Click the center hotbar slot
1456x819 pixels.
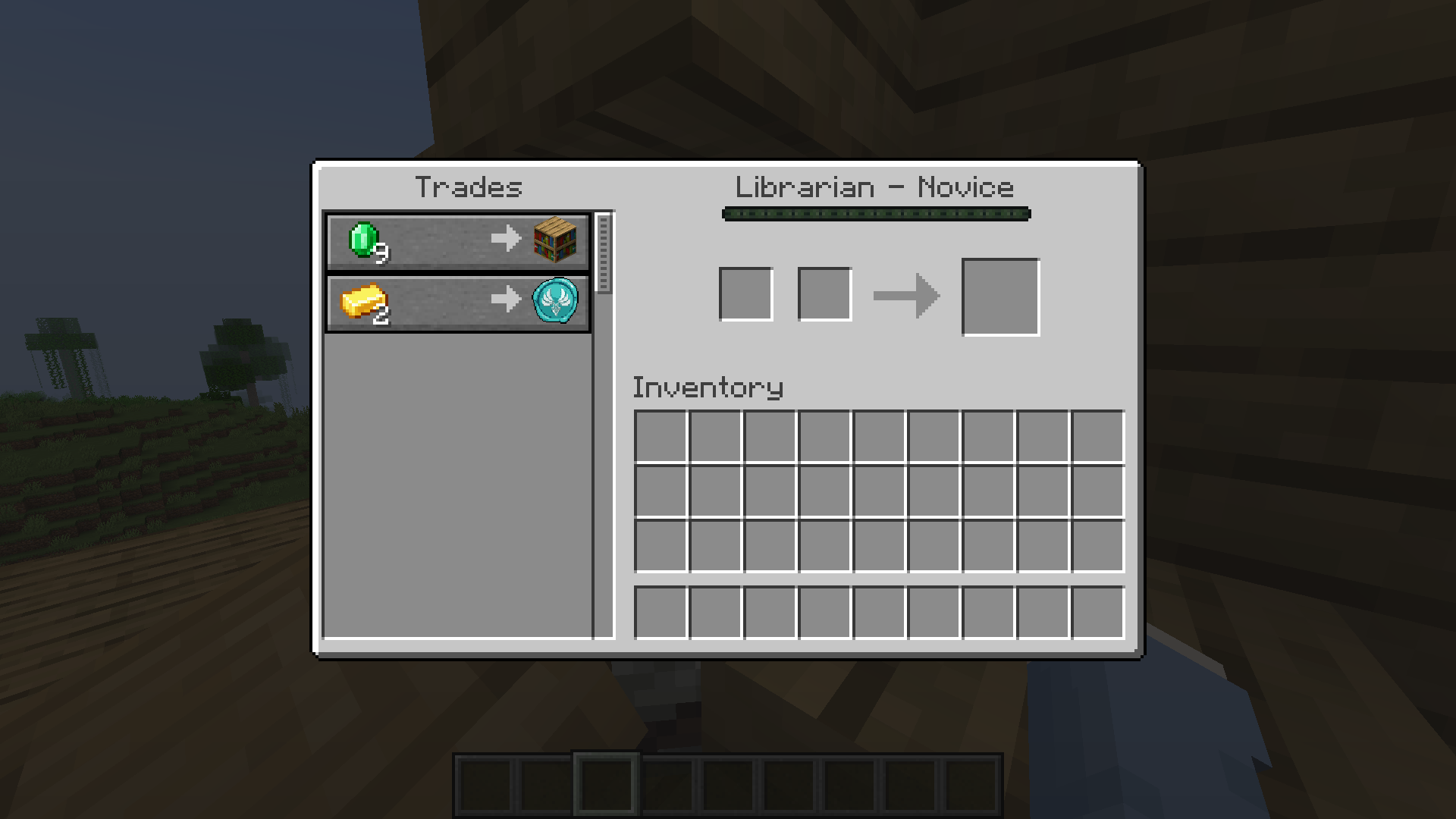click(729, 786)
